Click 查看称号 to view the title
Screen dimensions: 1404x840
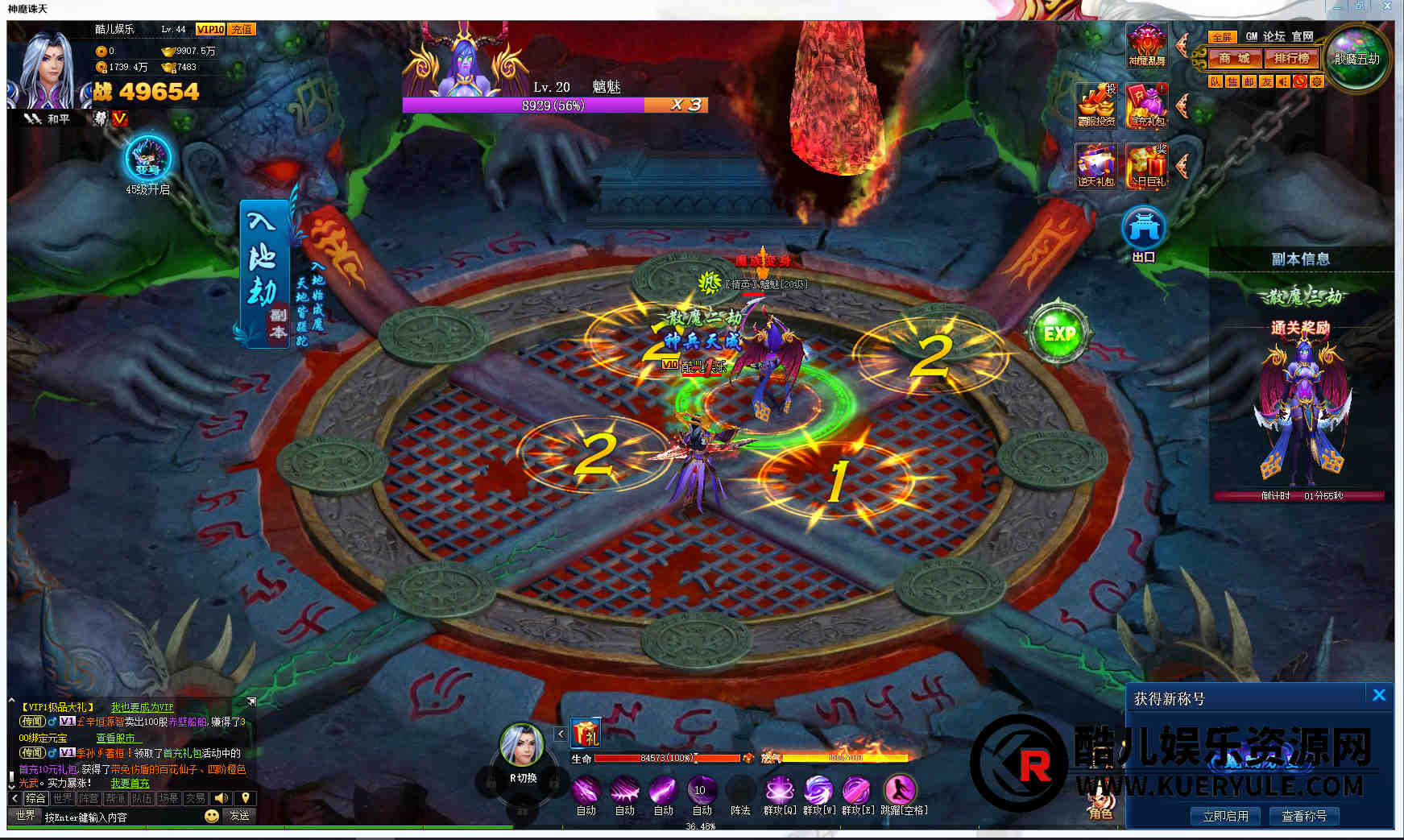point(1303,816)
